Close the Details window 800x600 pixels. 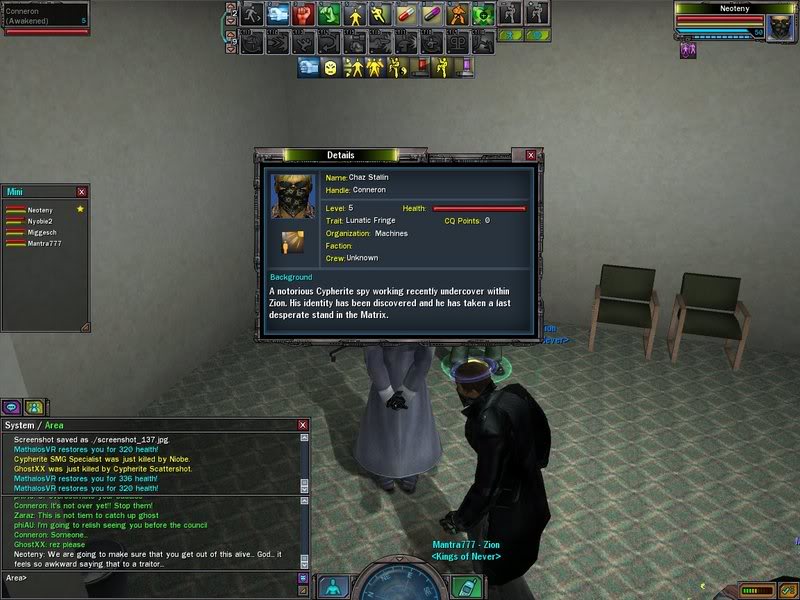[x=531, y=155]
